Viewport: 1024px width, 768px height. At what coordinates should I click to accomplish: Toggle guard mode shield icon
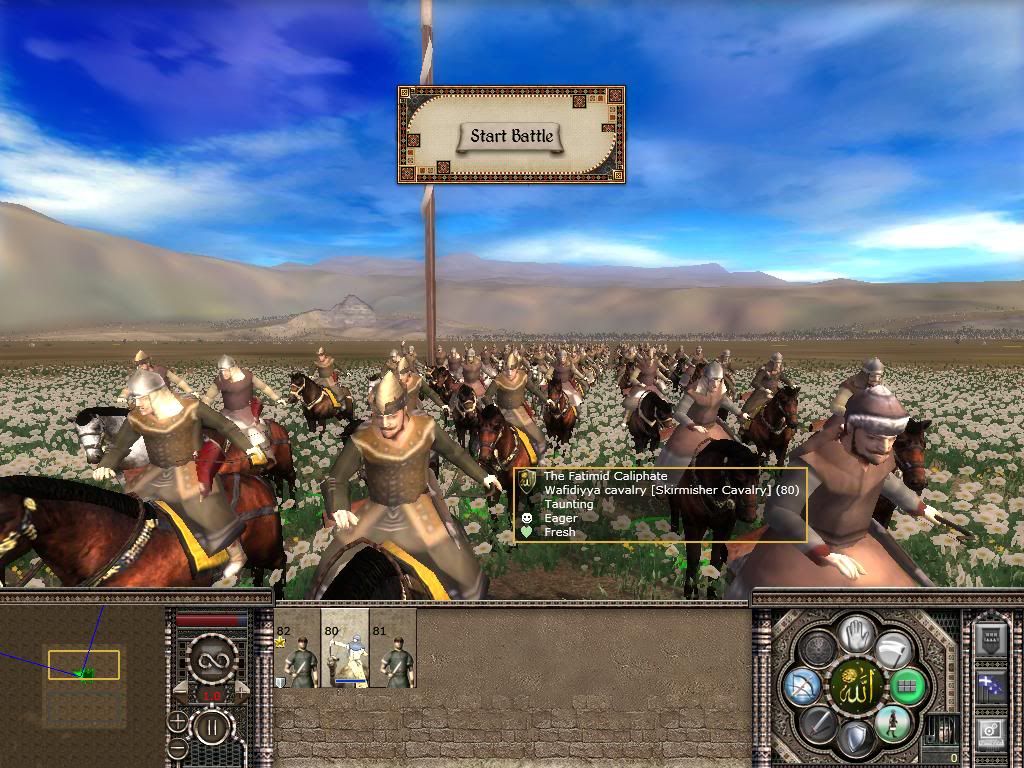point(856,740)
